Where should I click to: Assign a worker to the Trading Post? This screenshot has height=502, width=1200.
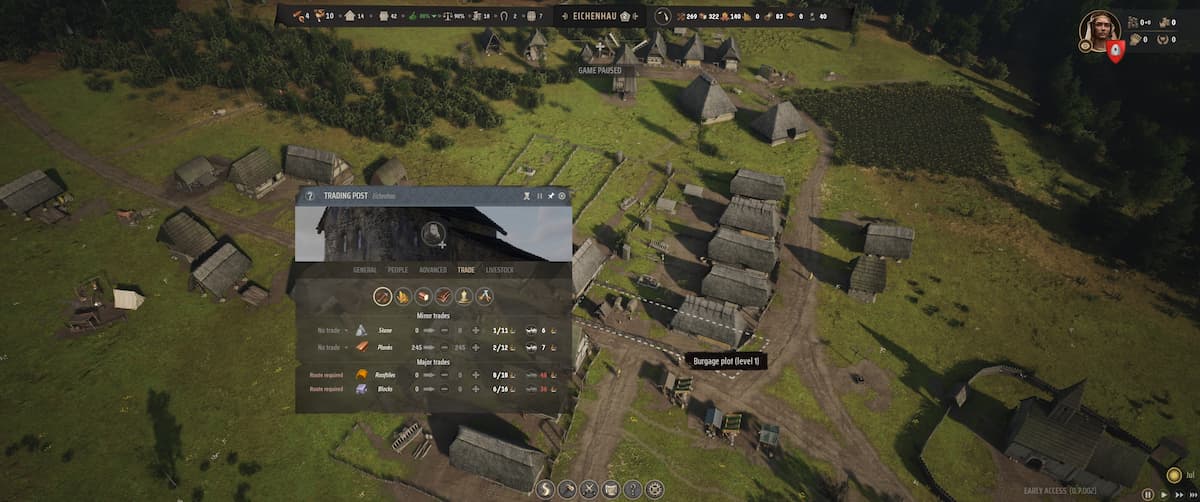pos(433,234)
